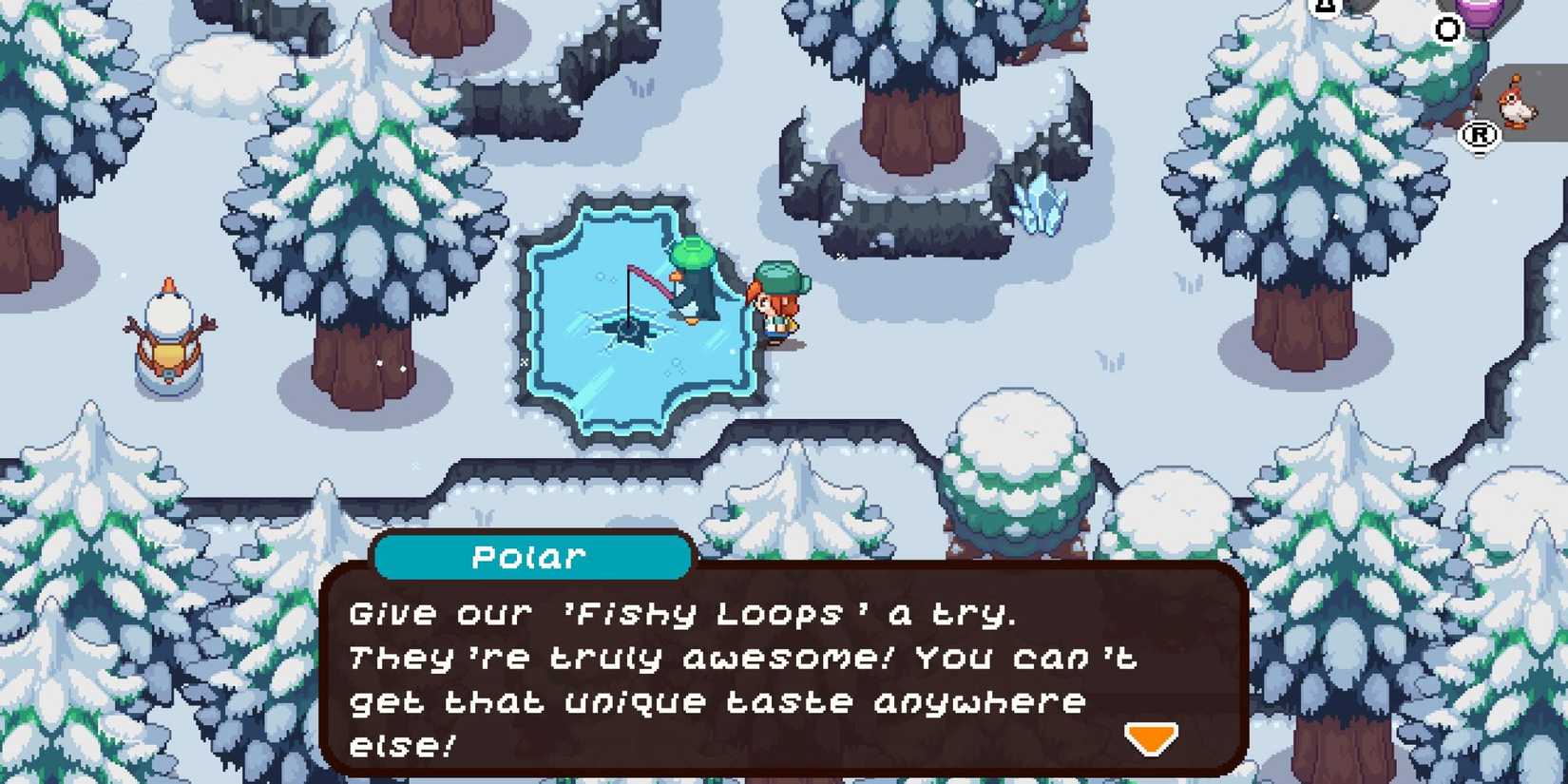Click the O button prompt icon
Viewport: 1568px width, 784px height.
point(1448,30)
